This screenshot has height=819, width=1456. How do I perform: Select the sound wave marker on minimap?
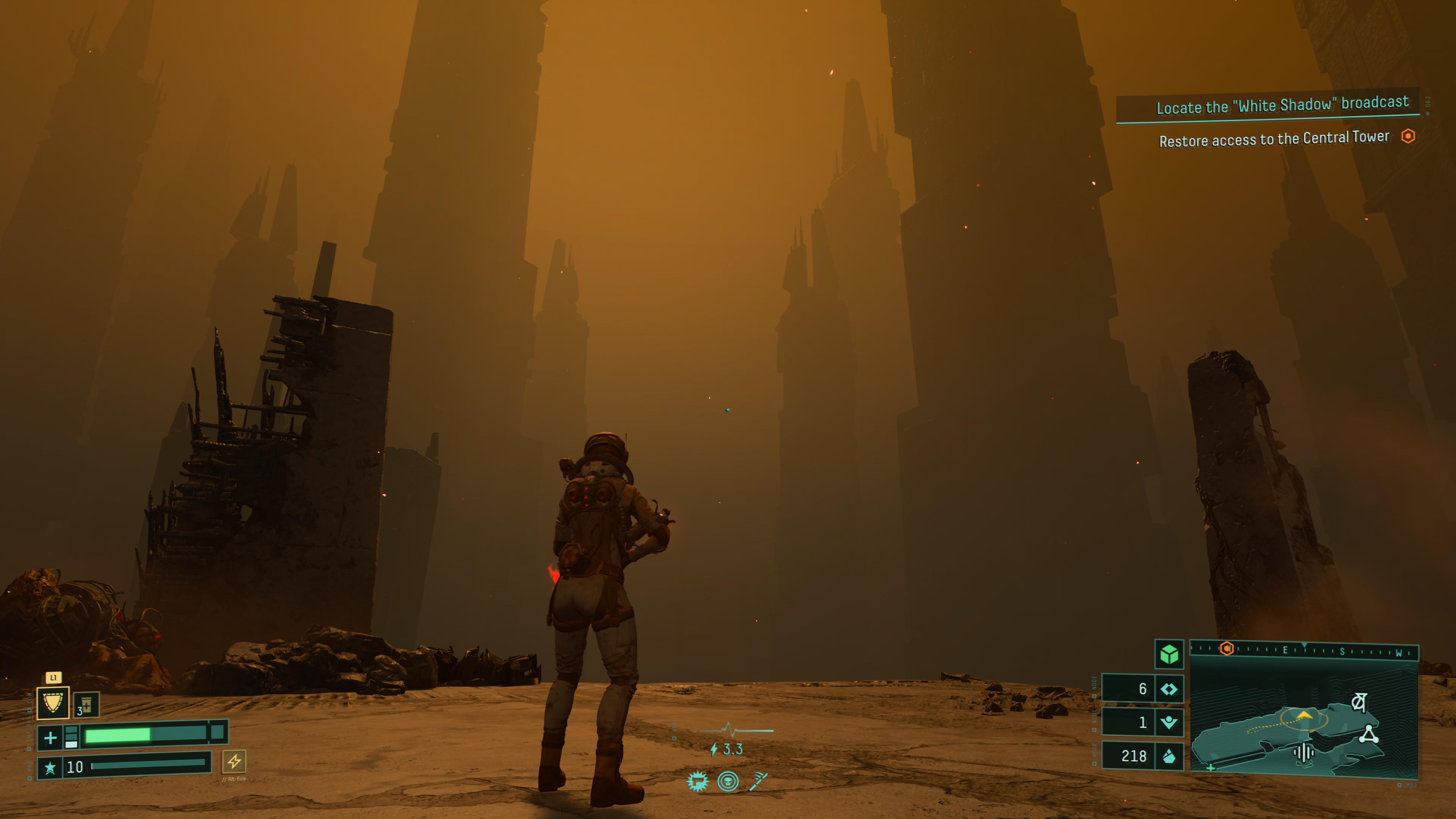1304,752
